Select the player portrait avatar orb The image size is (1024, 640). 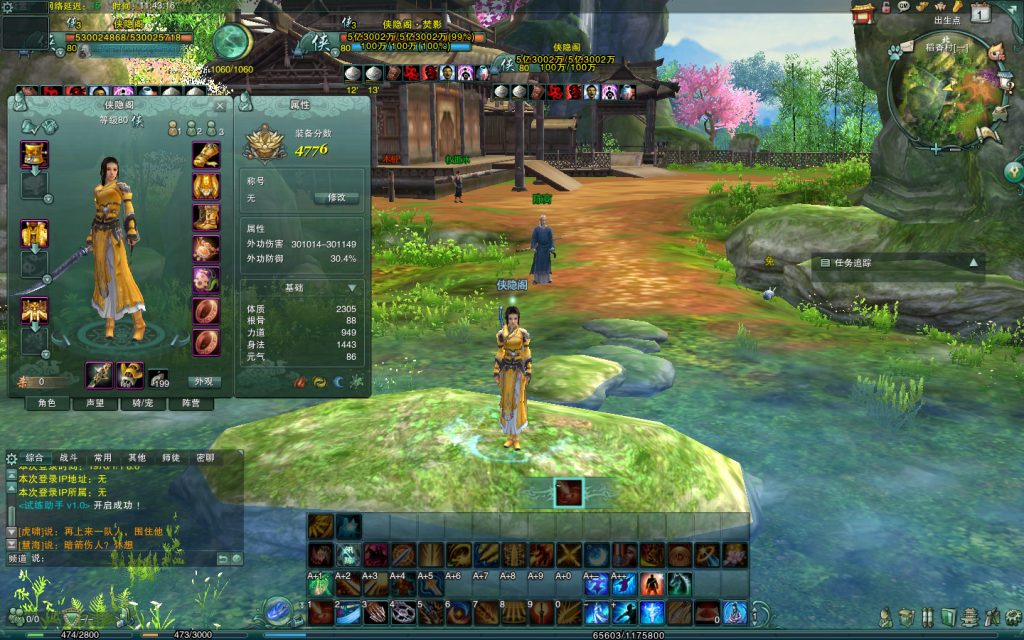(232, 42)
